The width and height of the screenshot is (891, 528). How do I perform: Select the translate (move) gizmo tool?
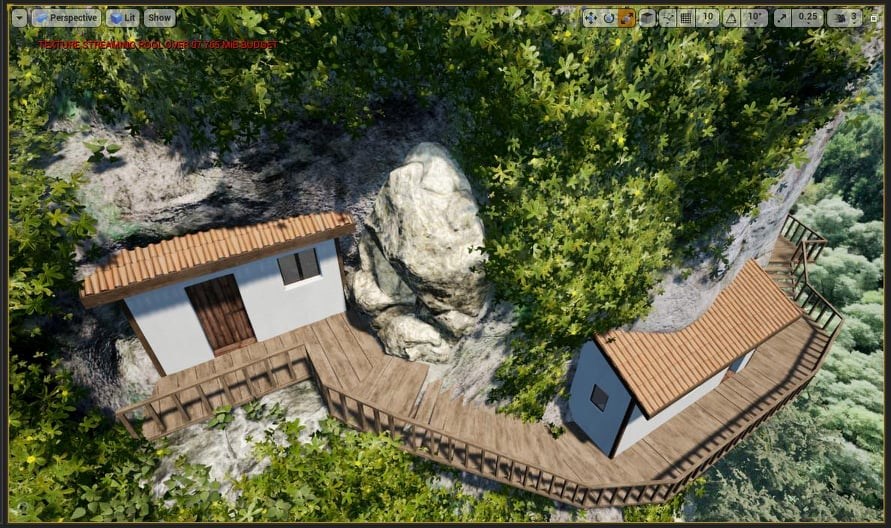[x=590, y=17]
